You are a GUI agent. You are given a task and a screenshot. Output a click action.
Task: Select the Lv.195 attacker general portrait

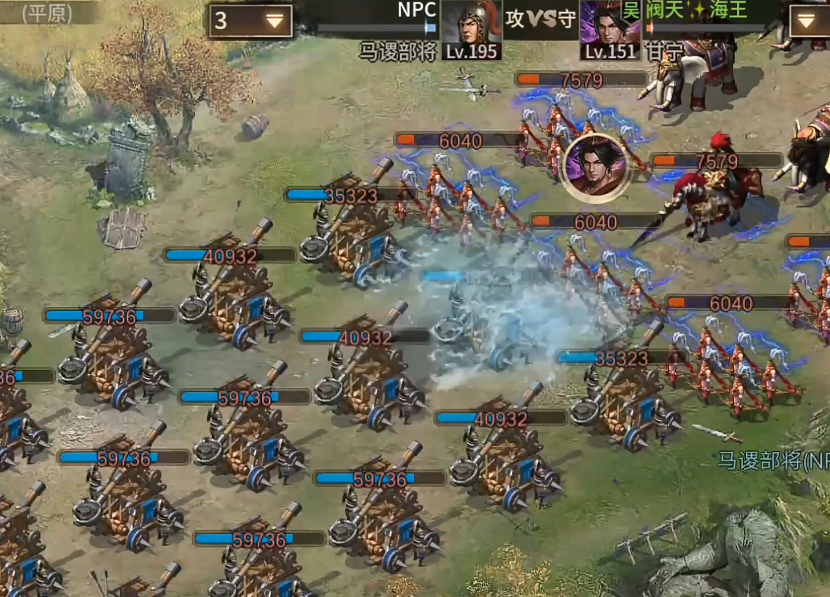pyautogui.click(x=471, y=24)
